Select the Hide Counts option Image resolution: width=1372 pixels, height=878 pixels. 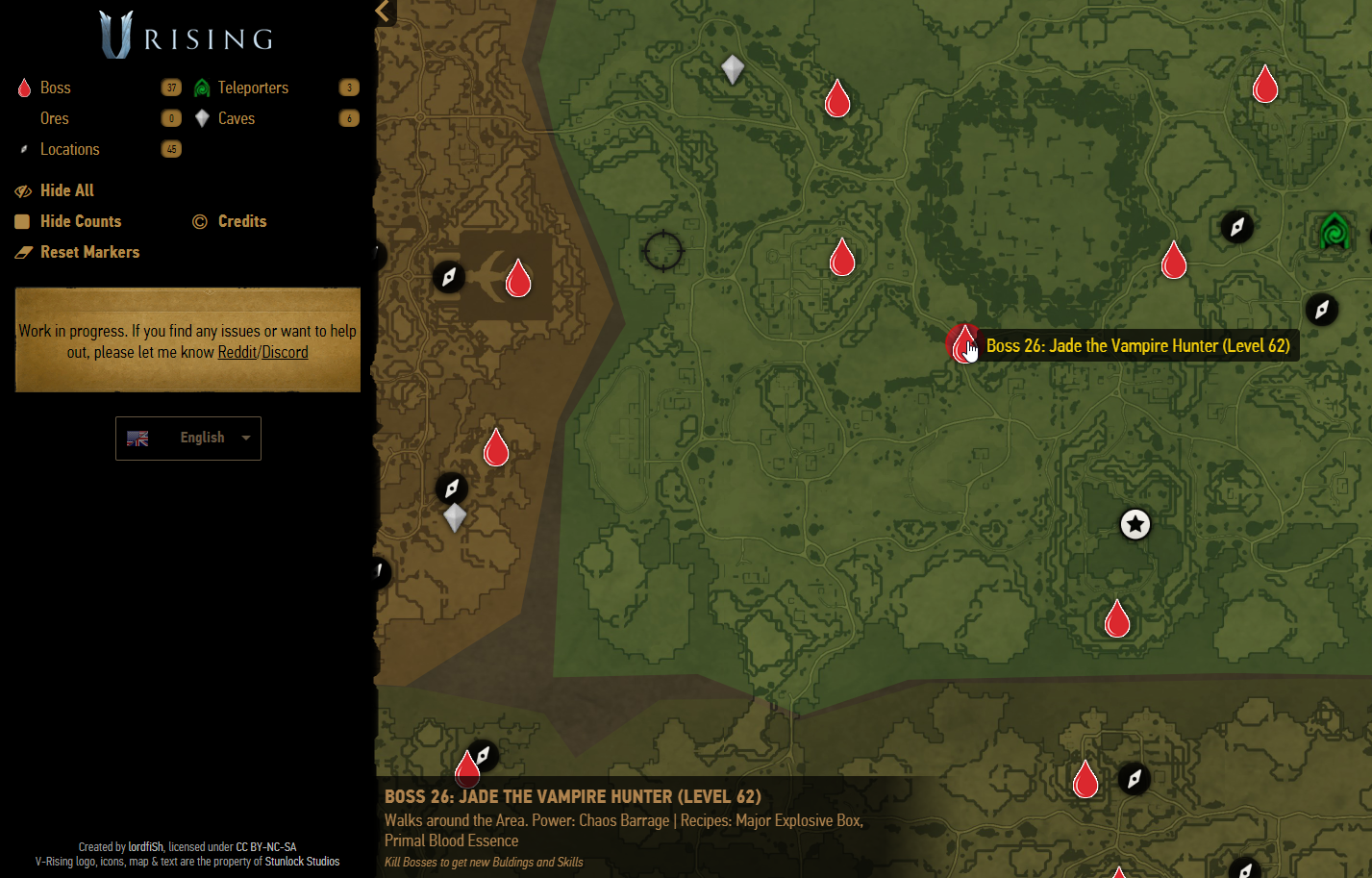pos(80,221)
